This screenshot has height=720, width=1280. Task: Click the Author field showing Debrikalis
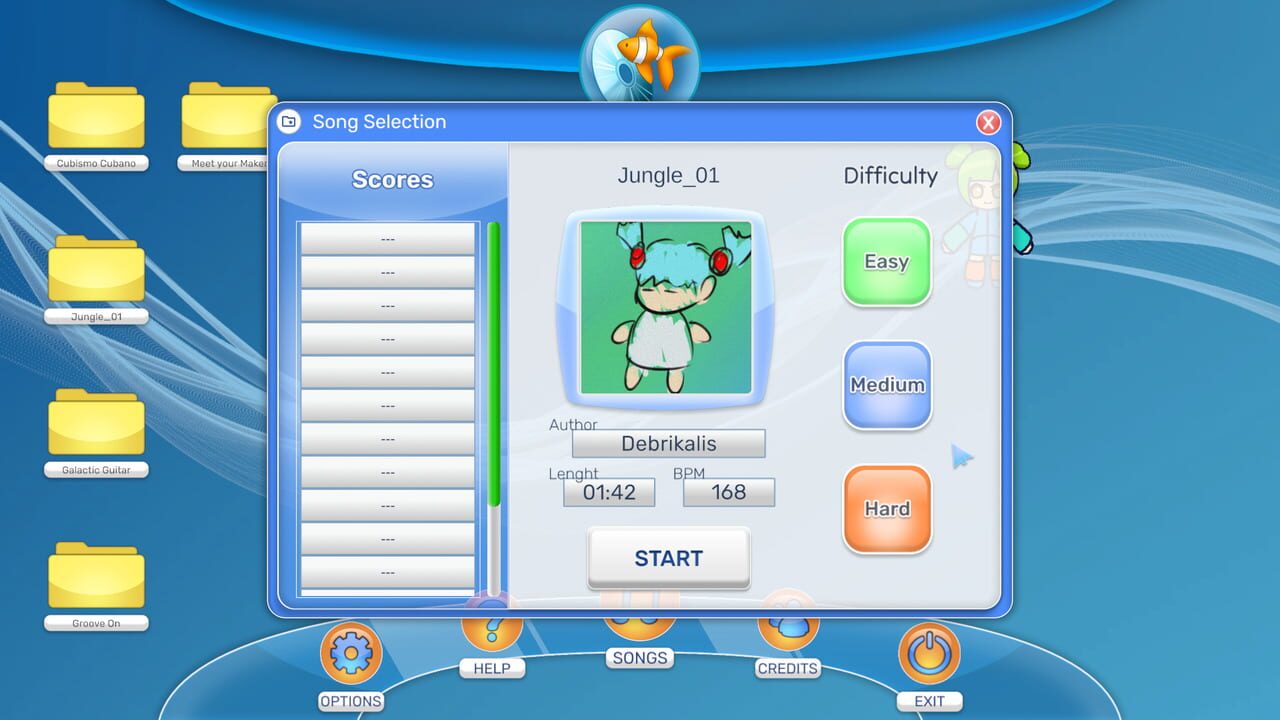[x=668, y=443]
